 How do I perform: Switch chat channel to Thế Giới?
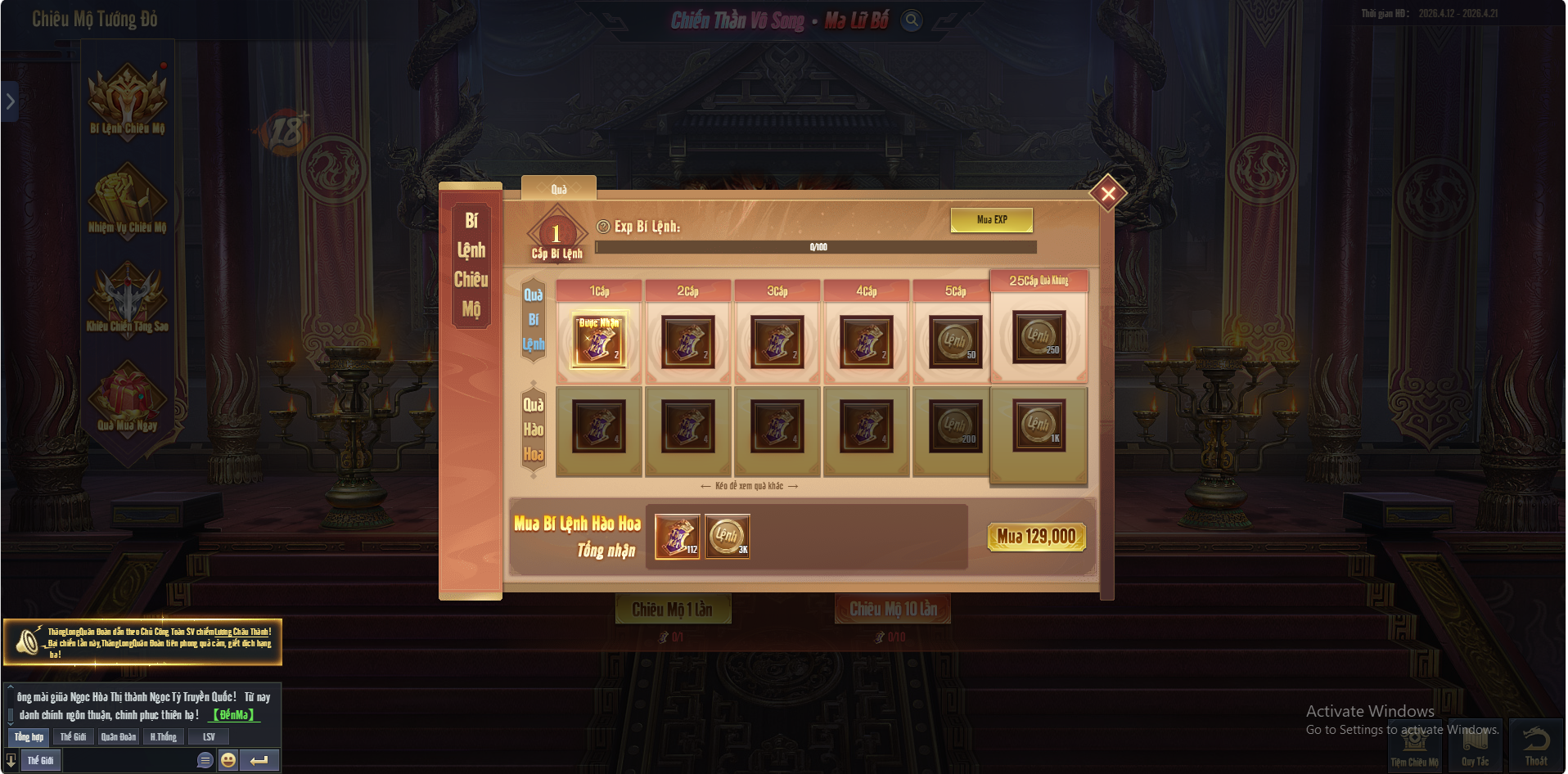point(72,736)
